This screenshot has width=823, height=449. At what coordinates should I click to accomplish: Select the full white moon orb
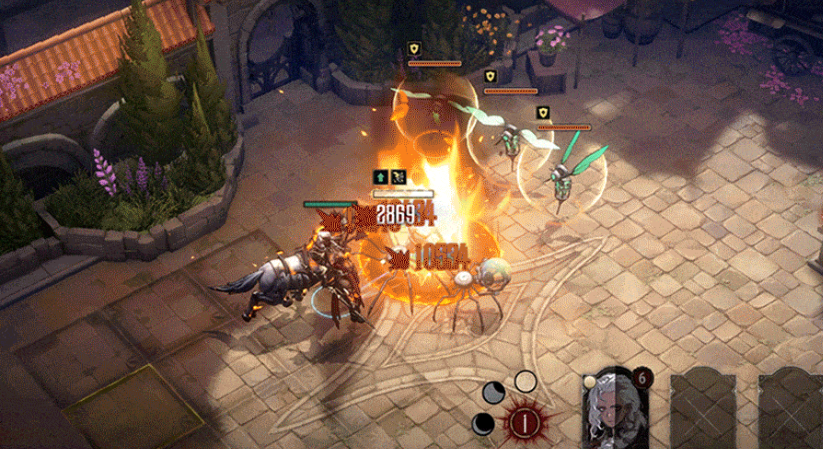525,381
